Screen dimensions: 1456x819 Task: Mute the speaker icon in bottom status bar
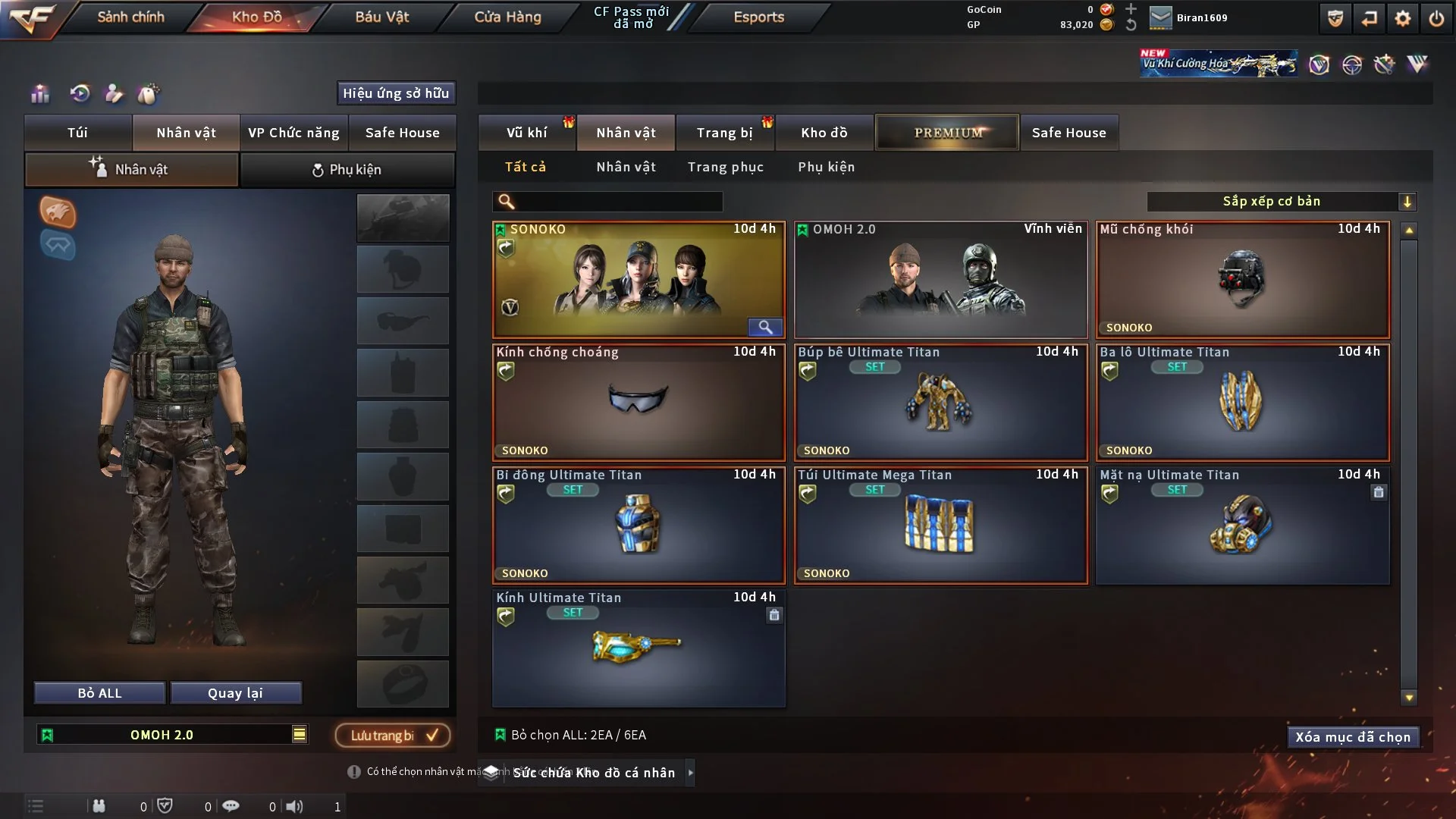[x=295, y=806]
